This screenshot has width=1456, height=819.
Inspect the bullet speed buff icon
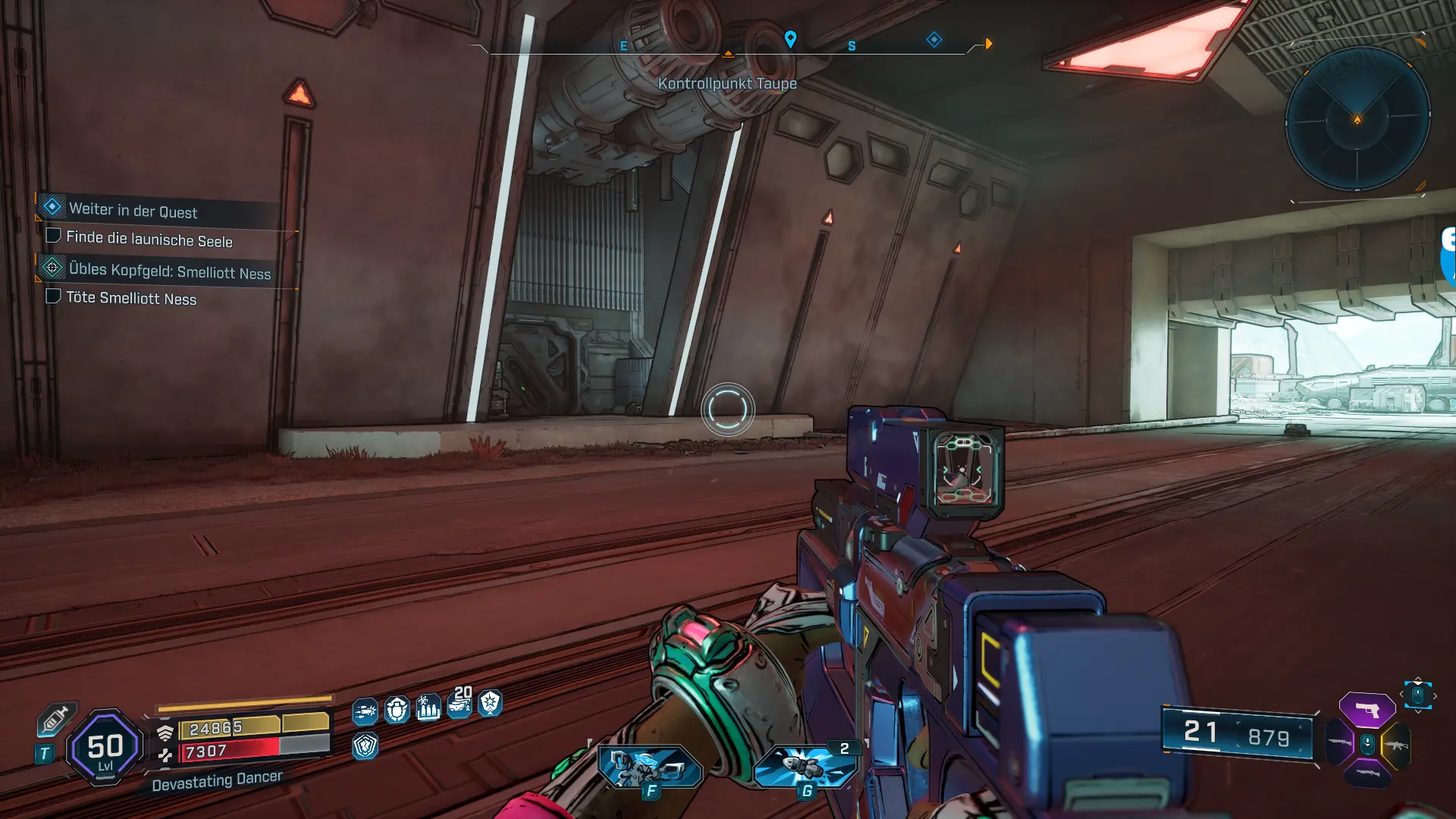pos(365,711)
